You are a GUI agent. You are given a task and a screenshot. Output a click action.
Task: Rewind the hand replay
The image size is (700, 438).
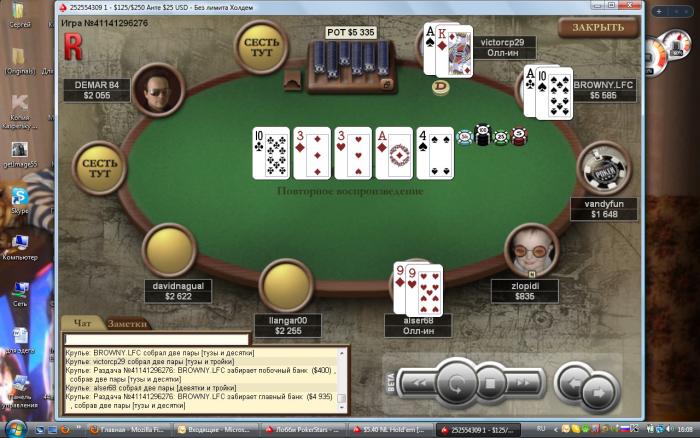(420, 381)
